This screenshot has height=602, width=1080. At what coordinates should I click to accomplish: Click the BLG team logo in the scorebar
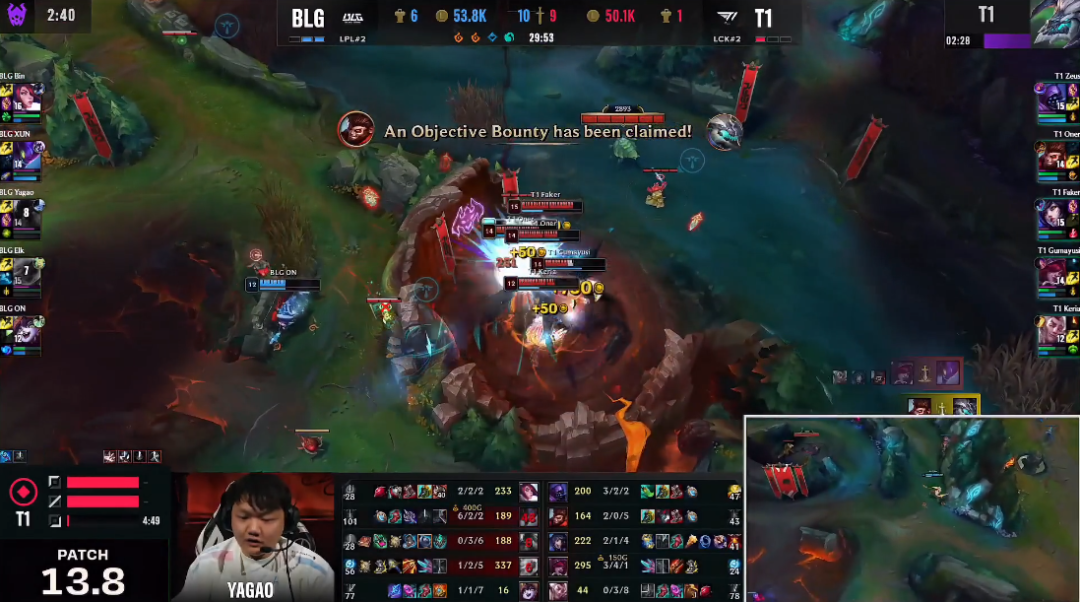pos(353,17)
